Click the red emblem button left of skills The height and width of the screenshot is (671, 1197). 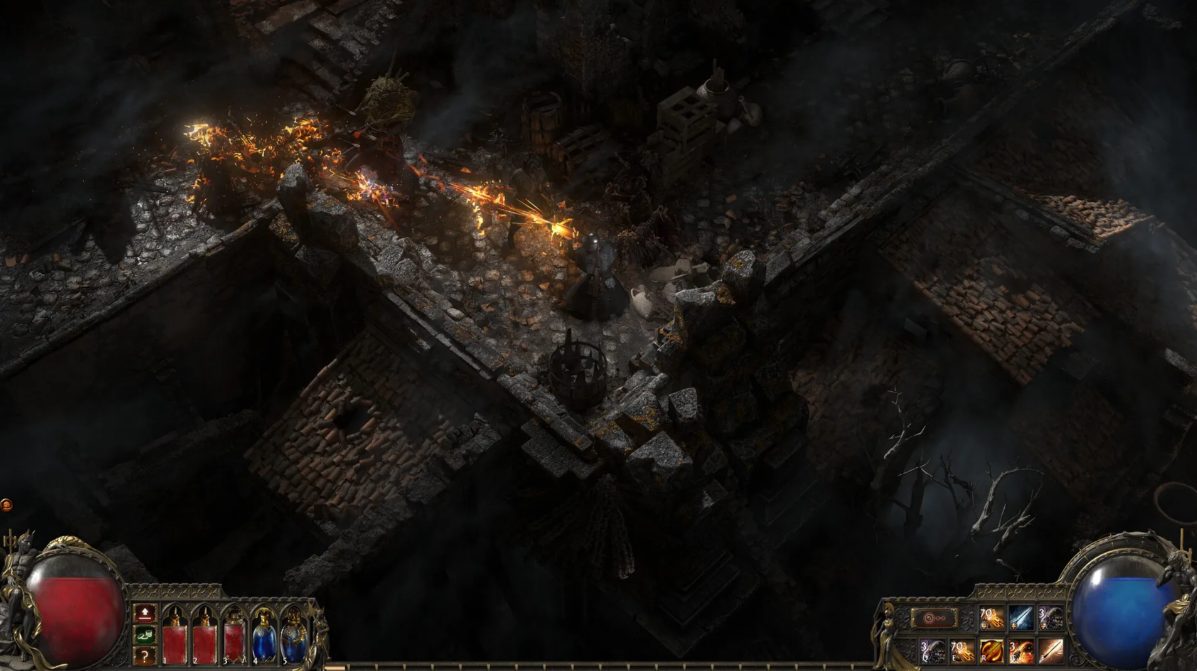click(934, 618)
